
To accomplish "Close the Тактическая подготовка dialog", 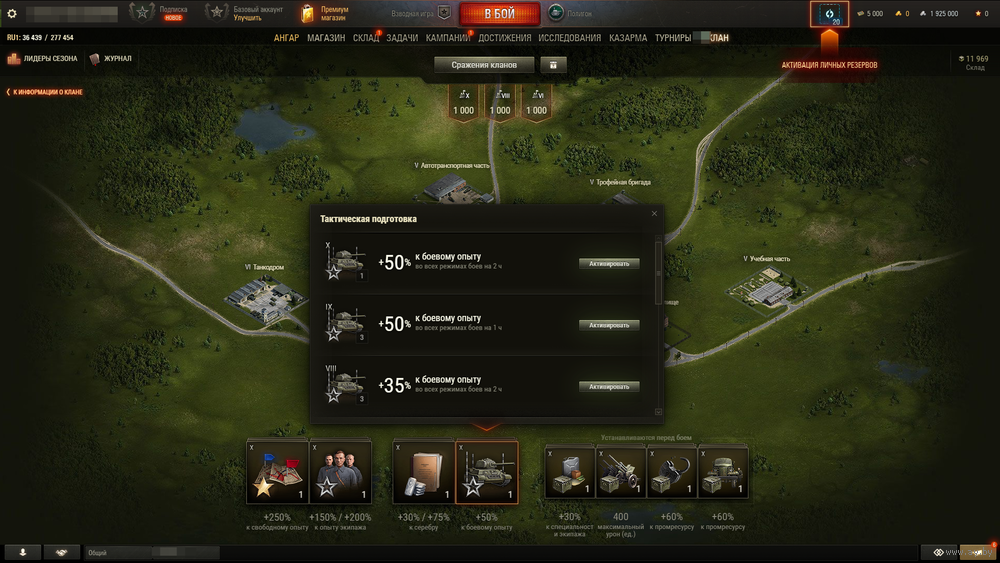I will pyautogui.click(x=655, y=213).
